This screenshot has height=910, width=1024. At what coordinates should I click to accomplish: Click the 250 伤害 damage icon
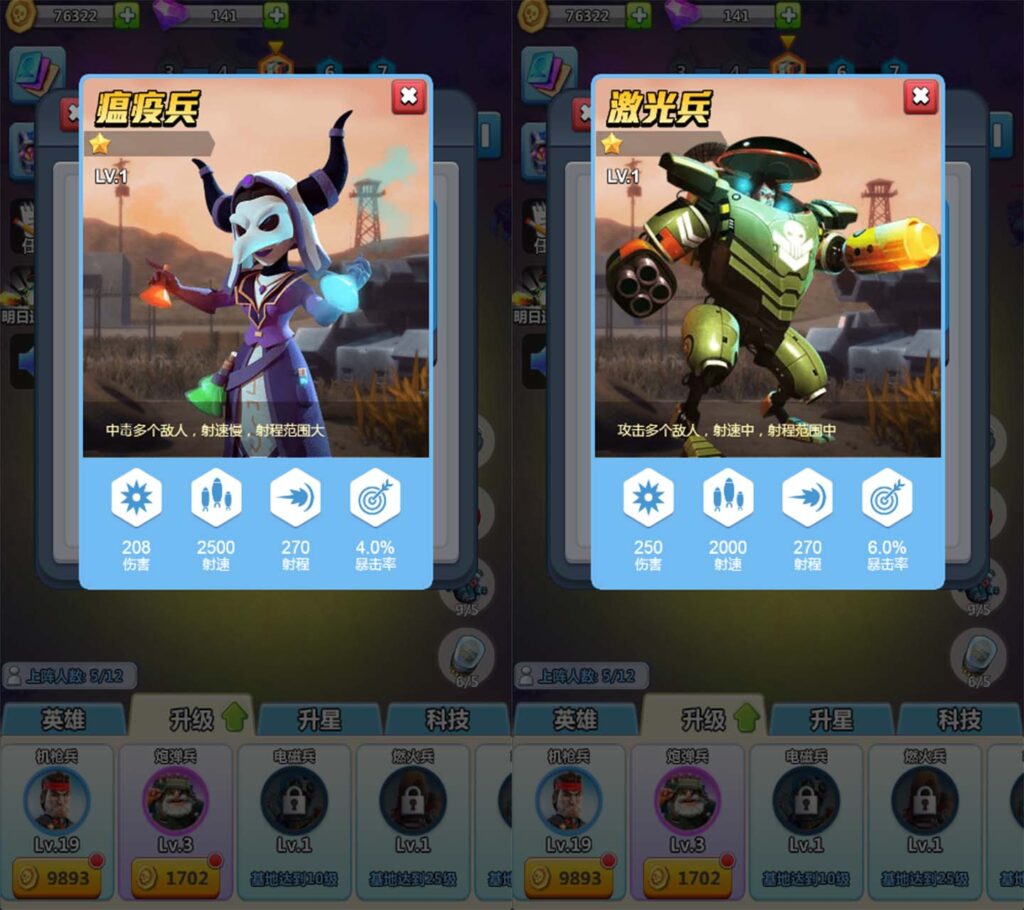(x=648, y=497)
